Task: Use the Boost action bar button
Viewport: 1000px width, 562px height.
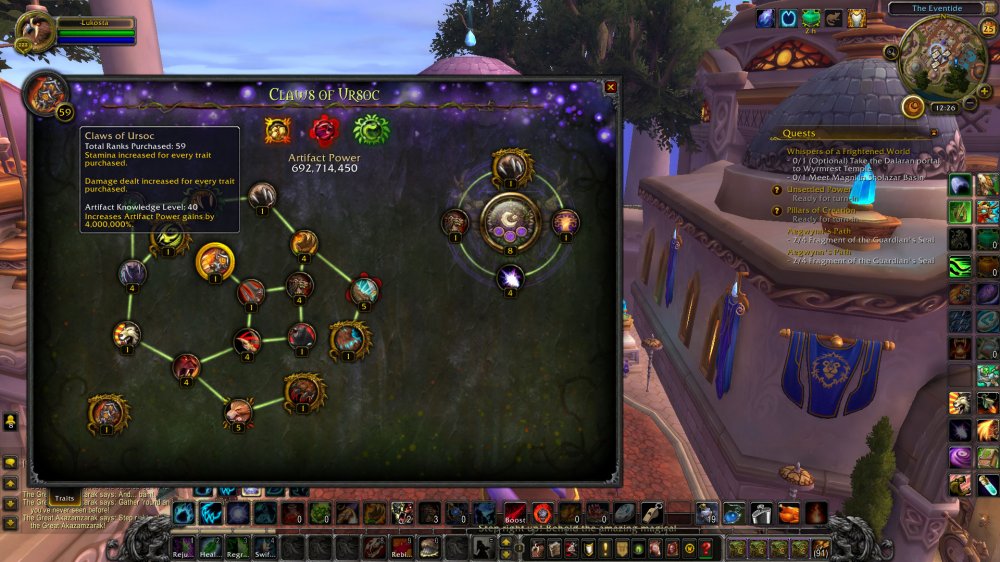Action: tap(515, 514)
